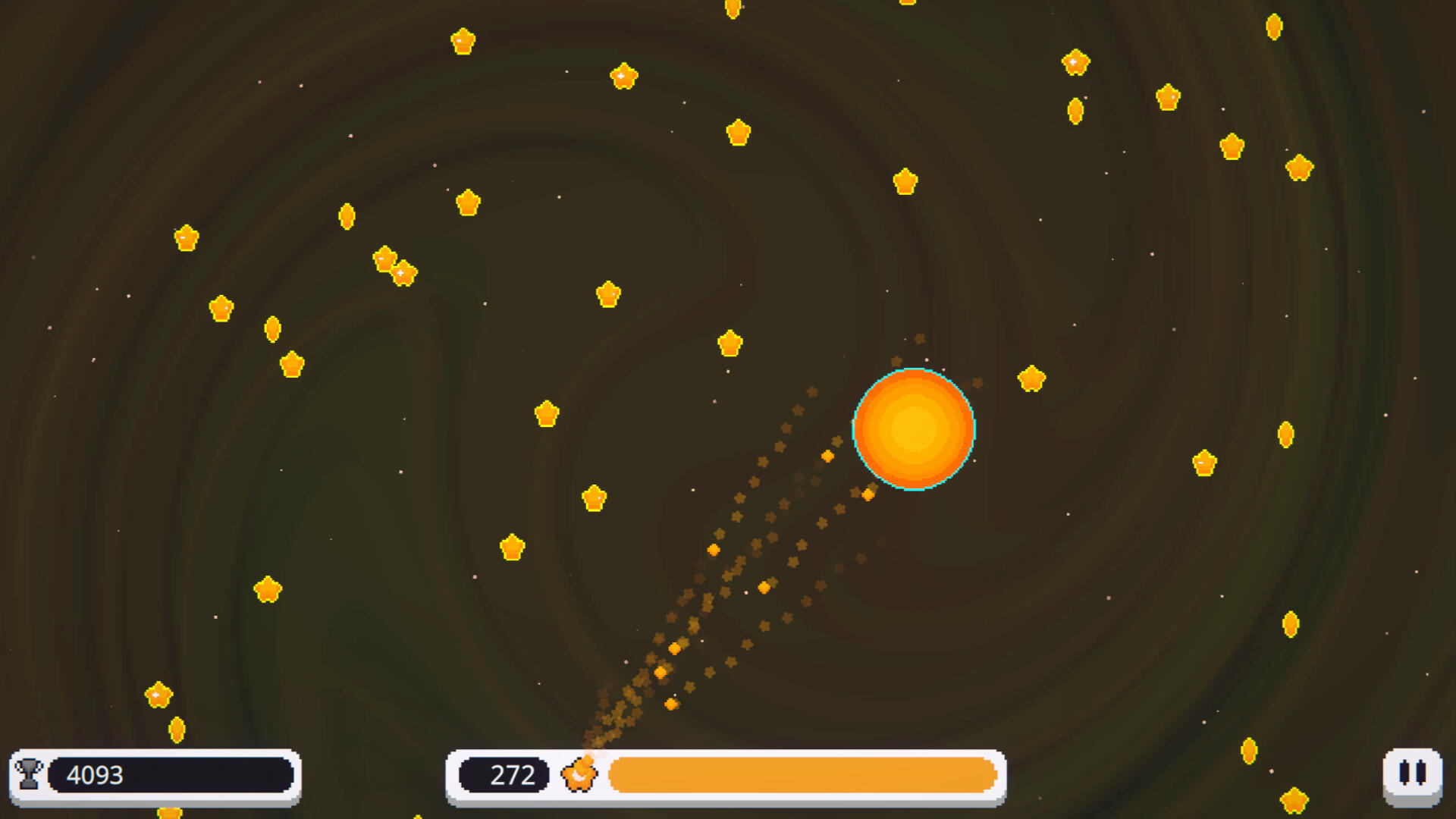Click the gold coin in the top-right corner
1456x819 pixels.
[1272, 27]
